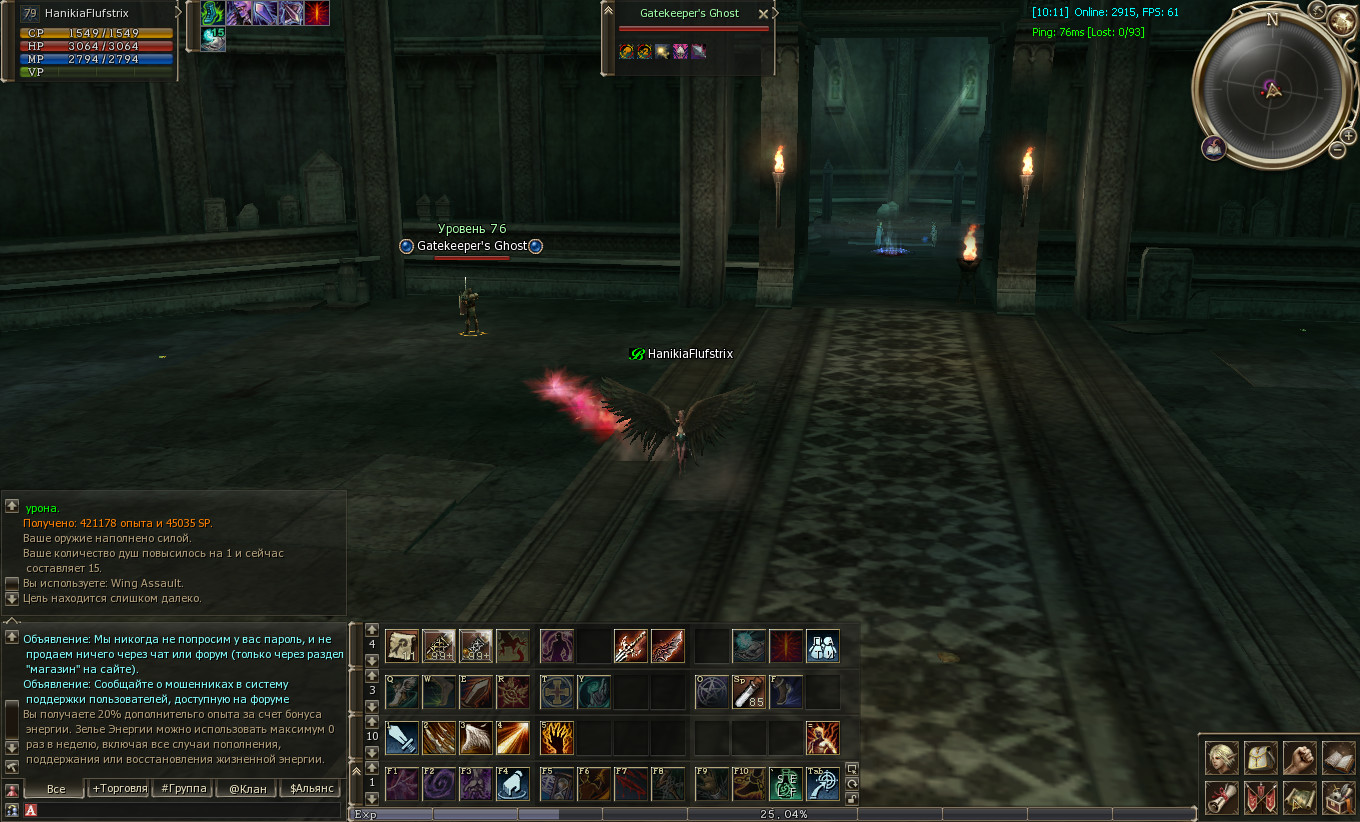Open the $Альянс alliance chat tab

[x=311, y=789]
